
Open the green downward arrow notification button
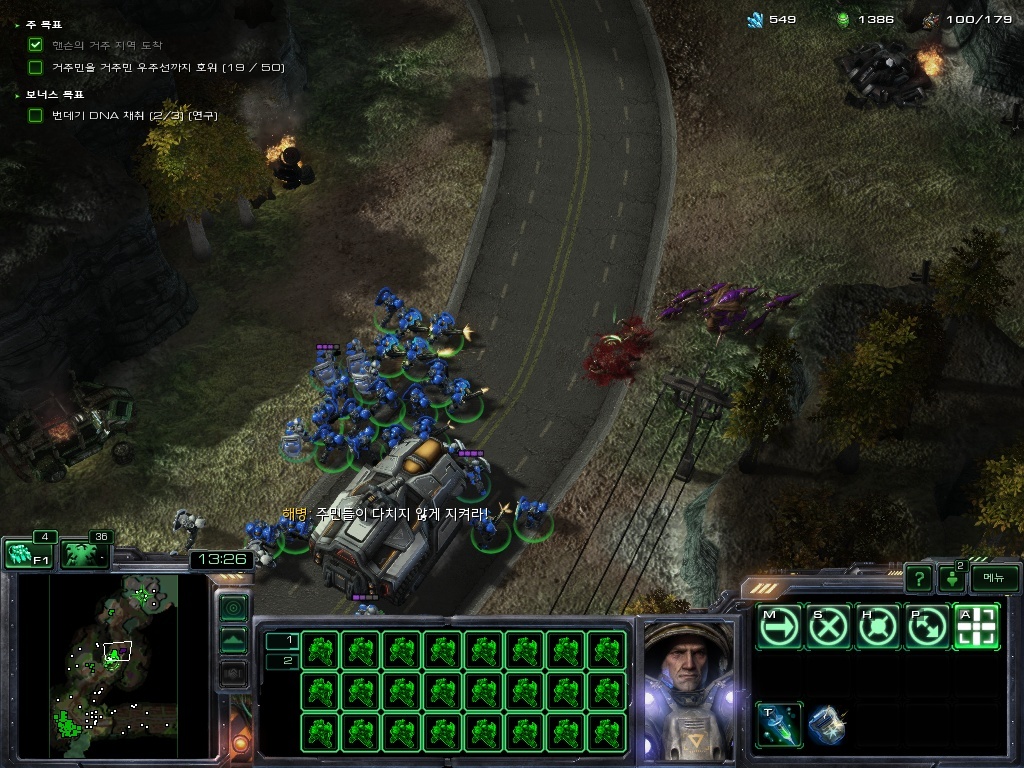(952, 579)
